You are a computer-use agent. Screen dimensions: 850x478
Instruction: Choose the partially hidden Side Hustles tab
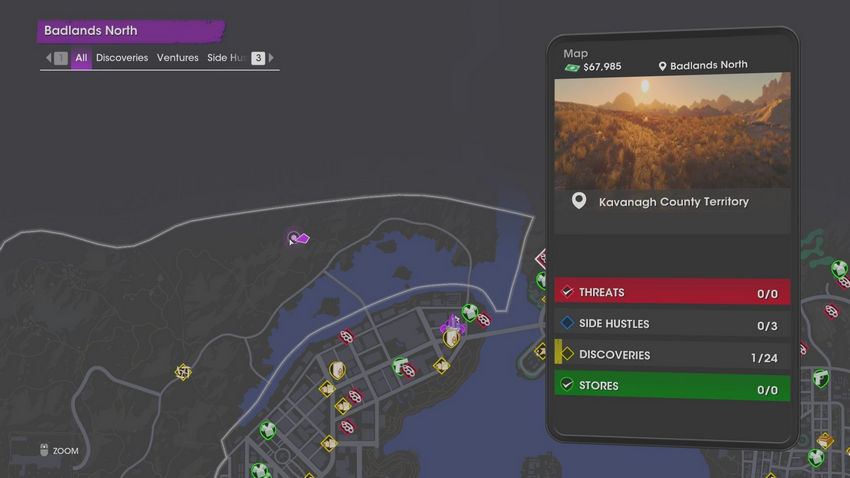[226, 58]
